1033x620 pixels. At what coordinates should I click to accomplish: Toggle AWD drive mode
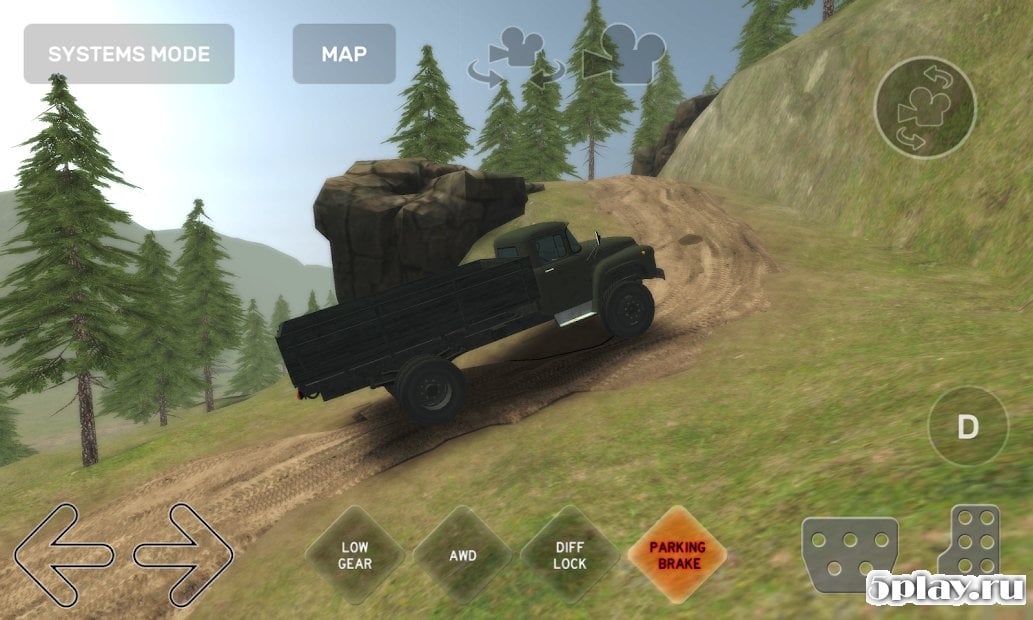pos(463,555)
